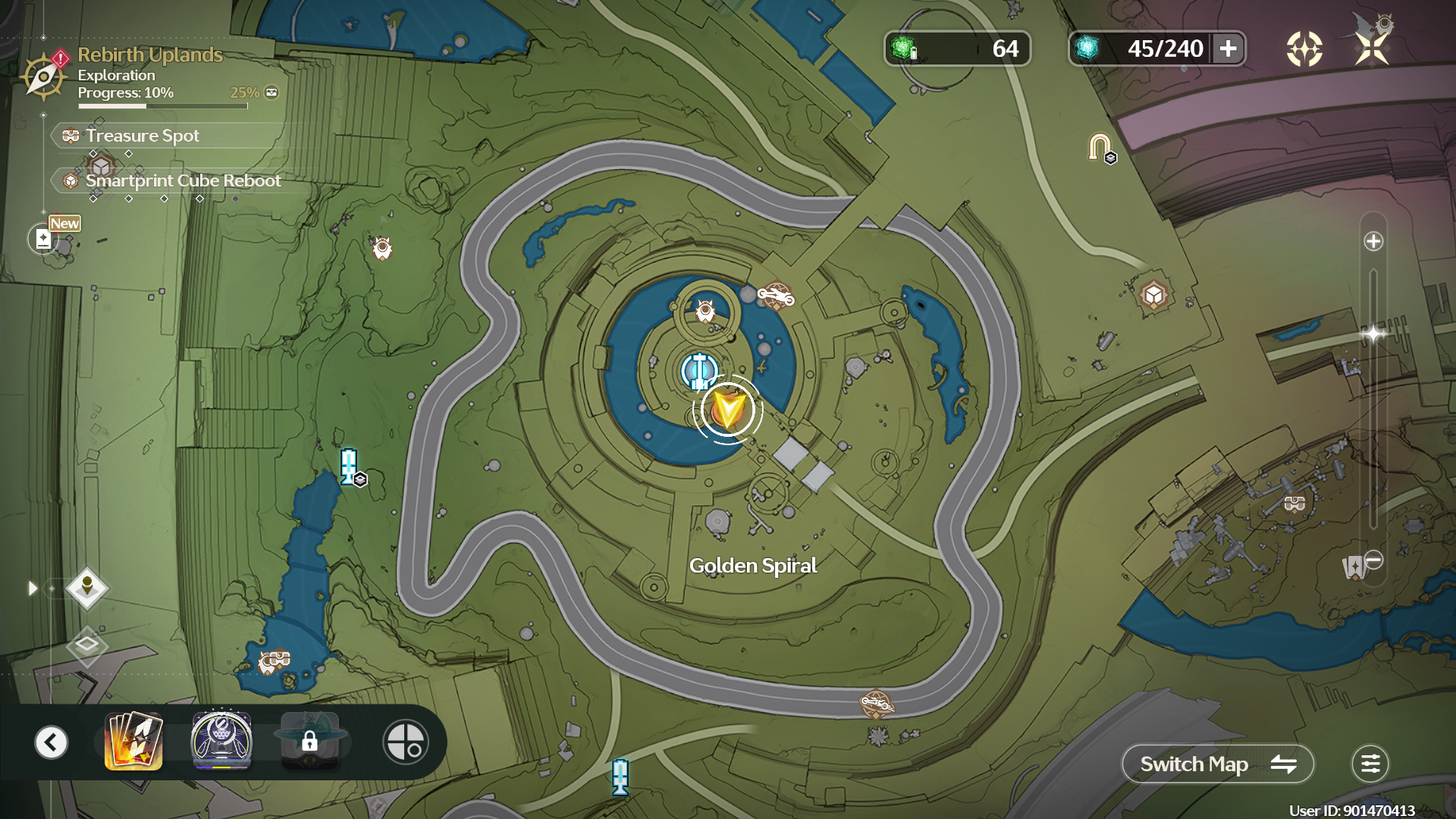Image resolution: width=1456 pixels, height=819 pixels.
Task: Click the segmented circle guide icon in bottom bar
Action: [406, 742]
